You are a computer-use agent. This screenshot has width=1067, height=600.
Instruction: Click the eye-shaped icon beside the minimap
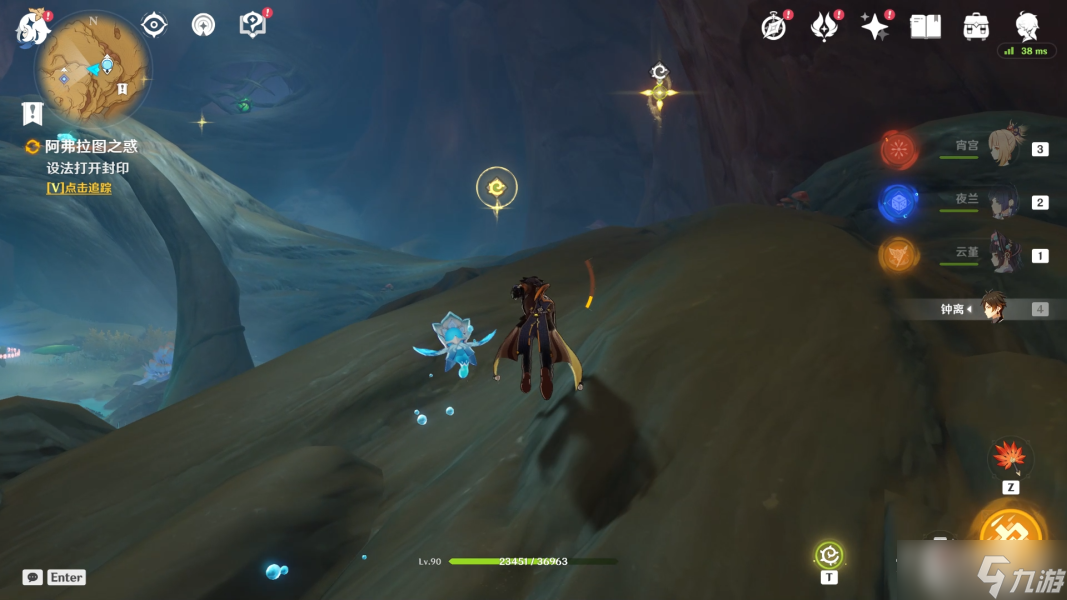[x=154, y=25]
